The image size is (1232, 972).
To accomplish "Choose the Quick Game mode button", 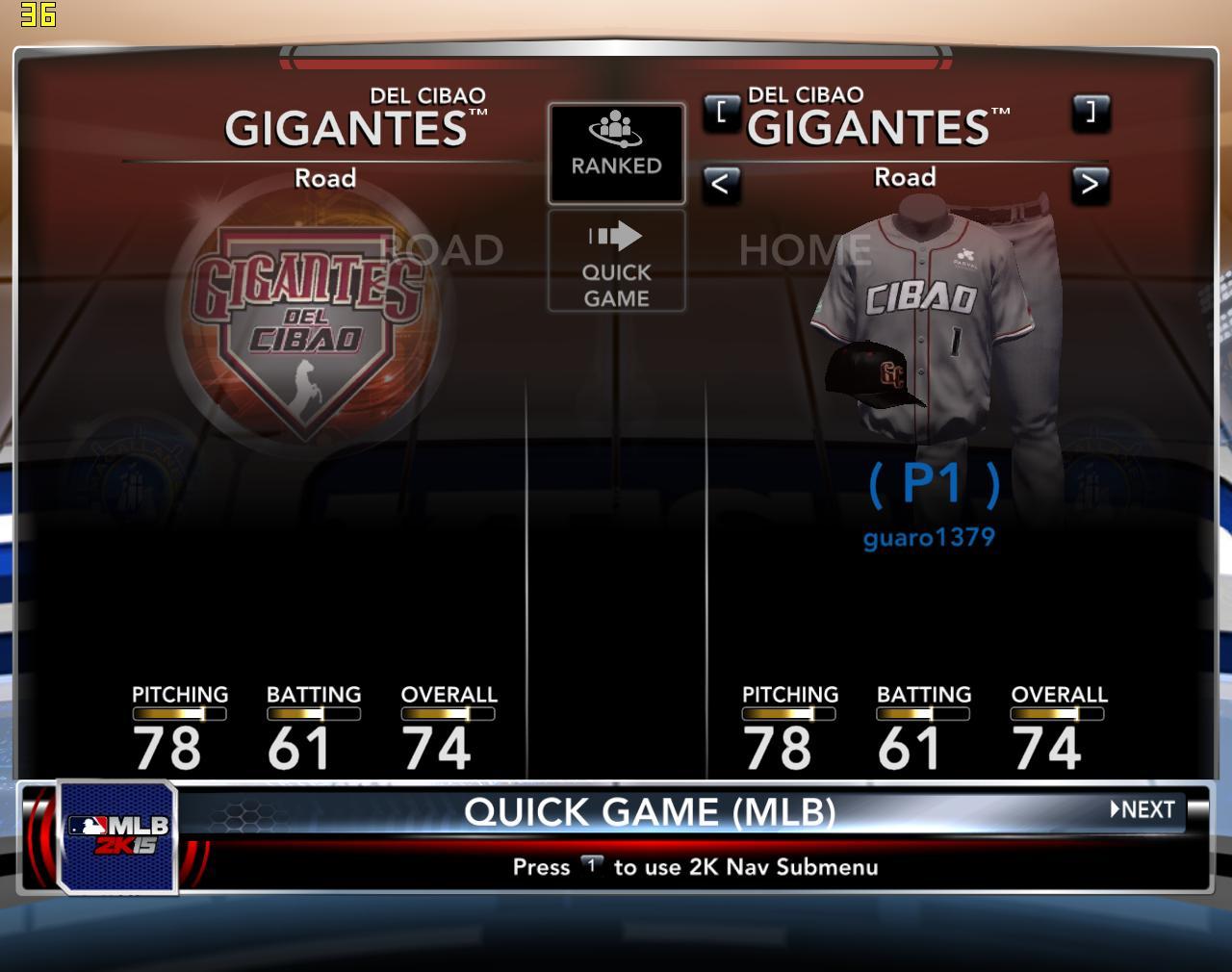I will 616,261.
